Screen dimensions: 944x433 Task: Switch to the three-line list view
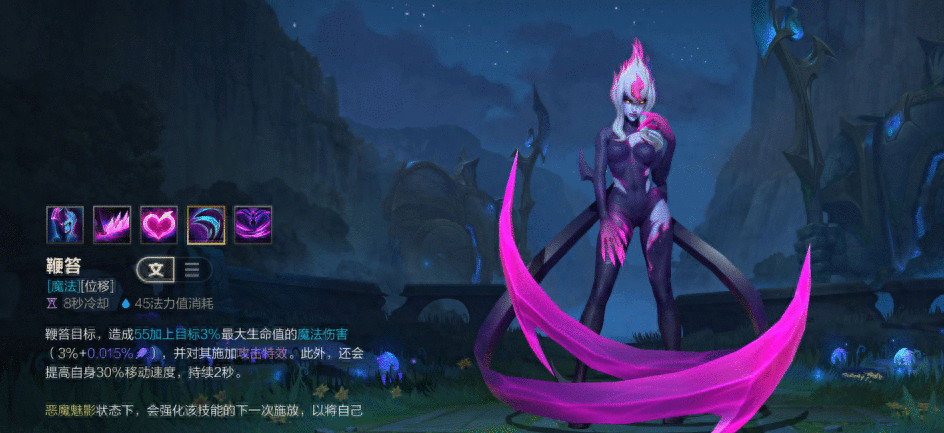tap(192, 268)
